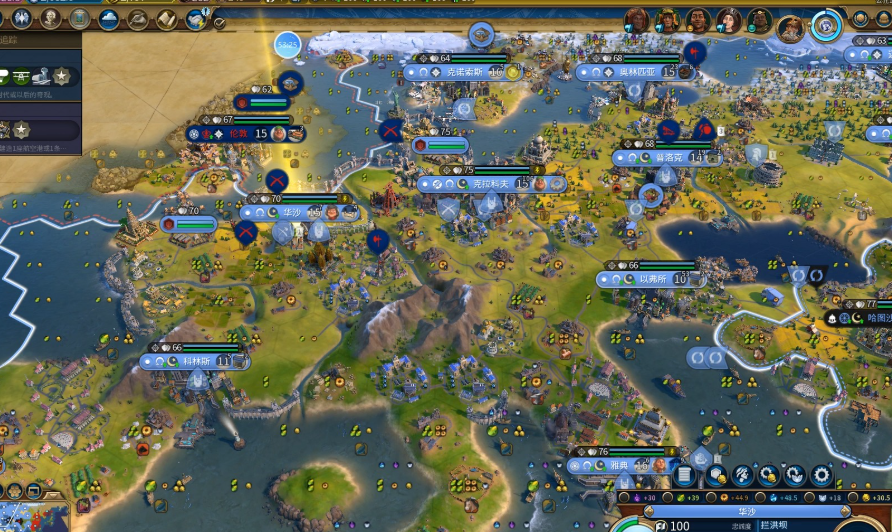This screenshot has width=892, height=532.
Task: Open the city details list icon
Action: (x=684, y=476)
